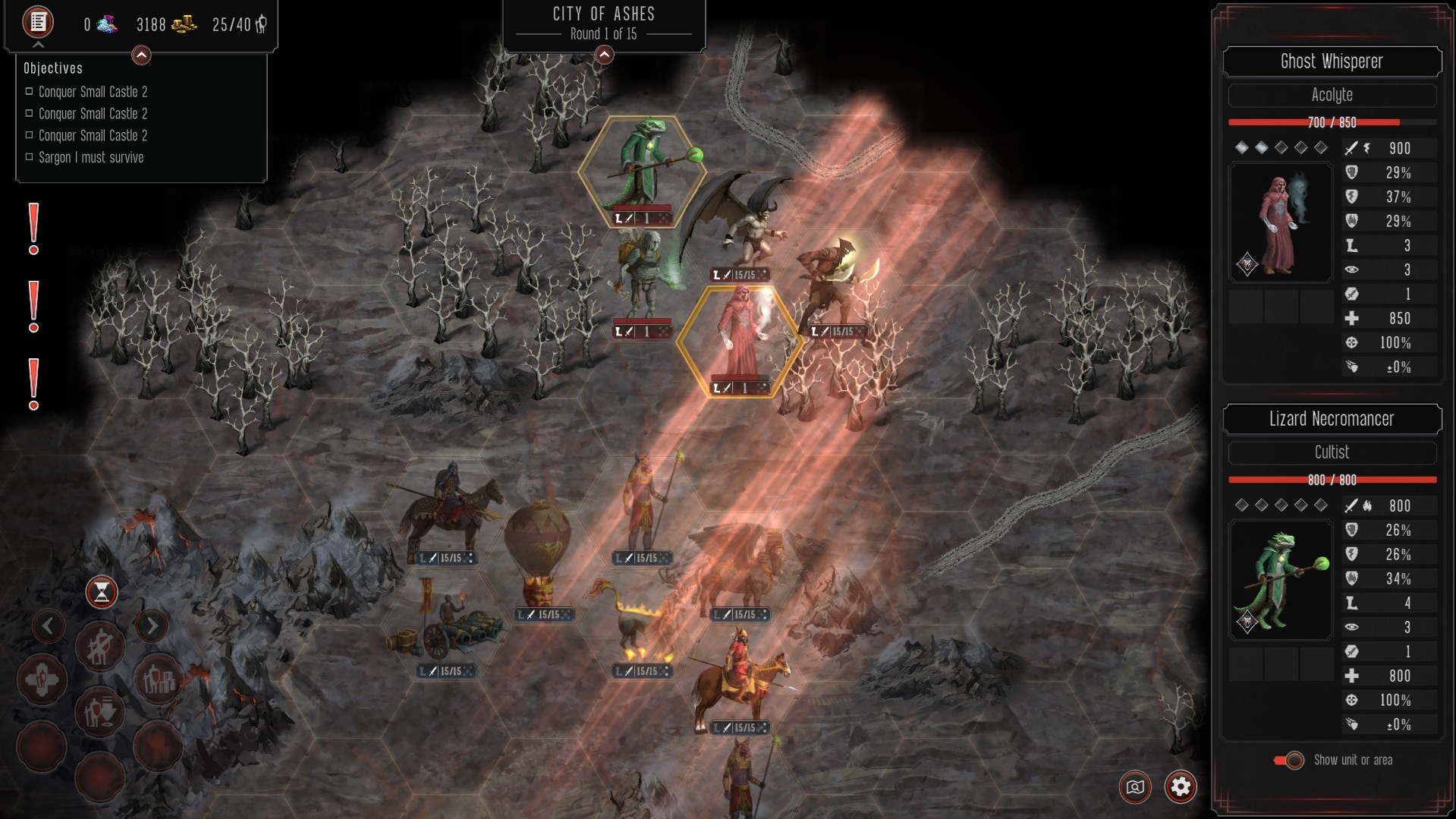
Task: Activate the soldier-on-cross action
Action: coord(42,679)
